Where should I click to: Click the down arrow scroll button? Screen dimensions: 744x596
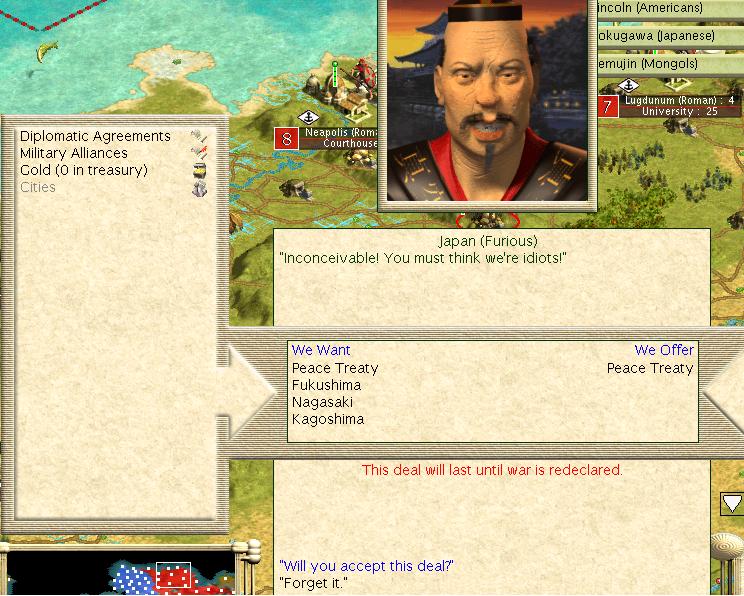tap(732, 503)
